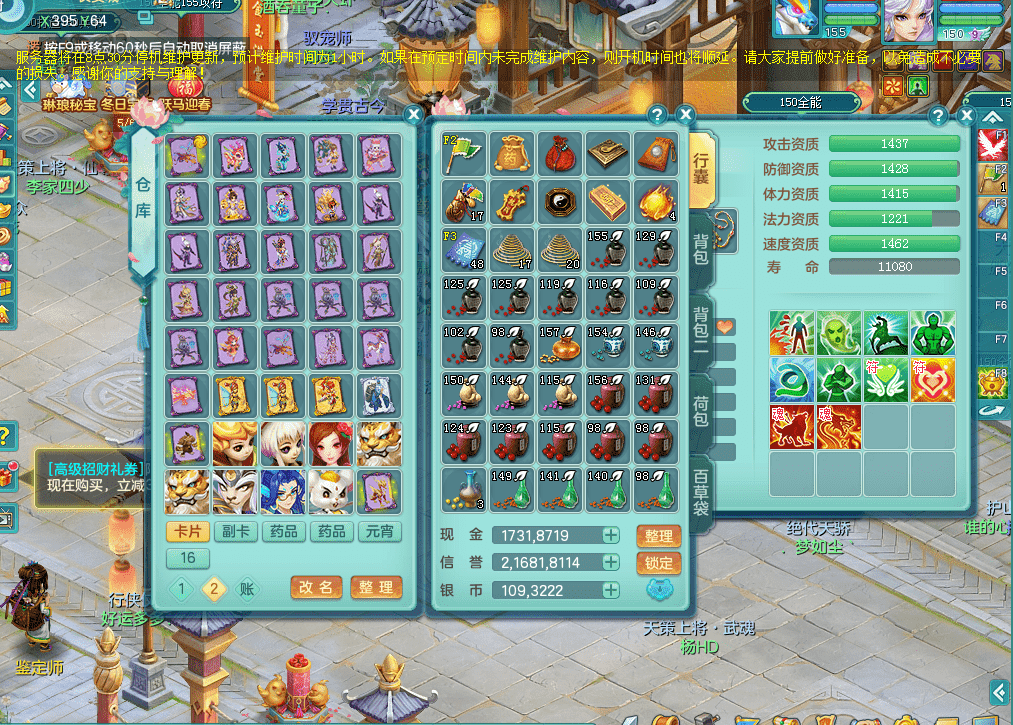Open the 百草袋 herb bag tab
This screenshot has width=1013, height=725.
tap(701, 490)
